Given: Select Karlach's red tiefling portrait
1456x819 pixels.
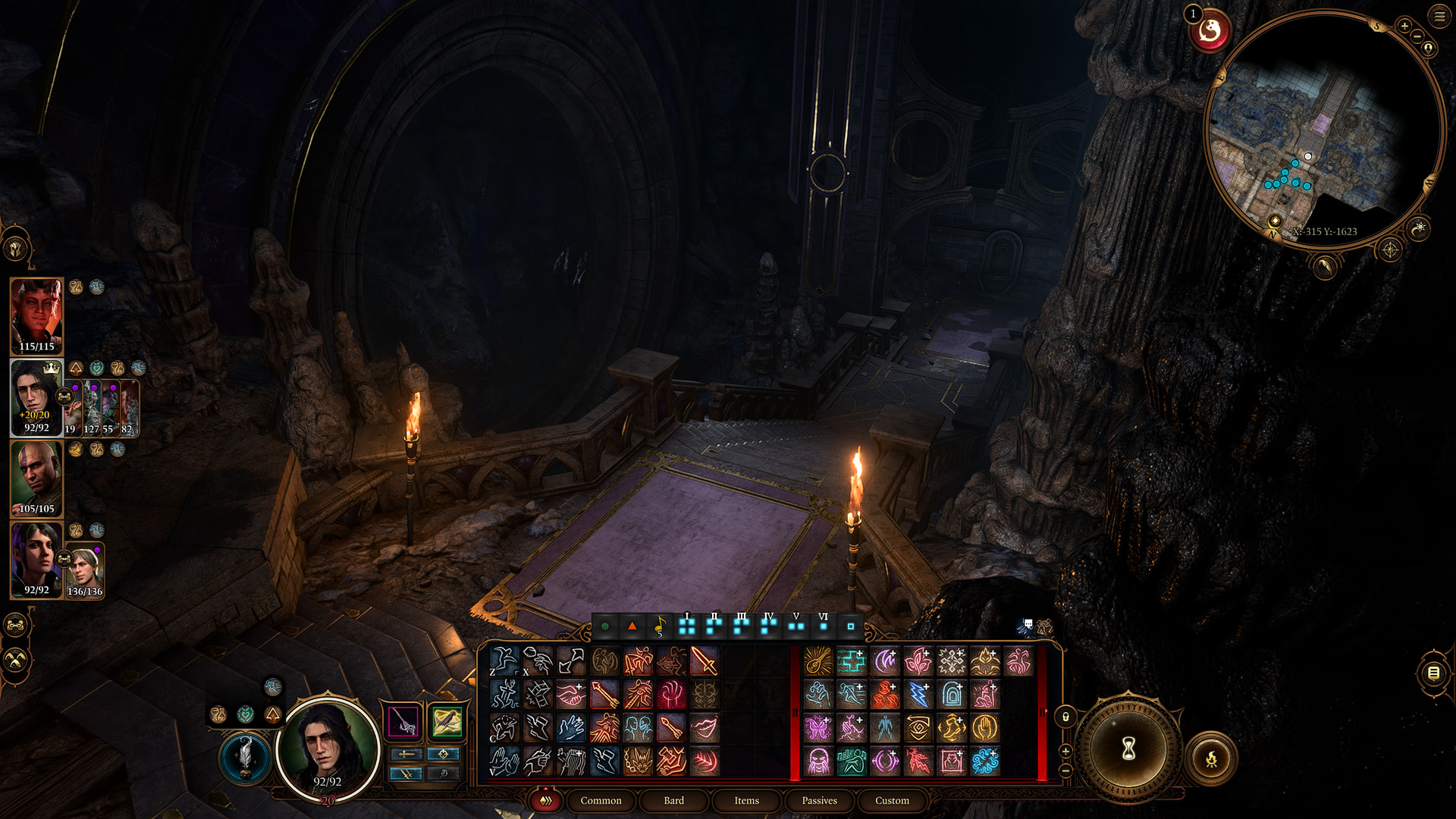Looking at the screenshot, I should point(36,315).
